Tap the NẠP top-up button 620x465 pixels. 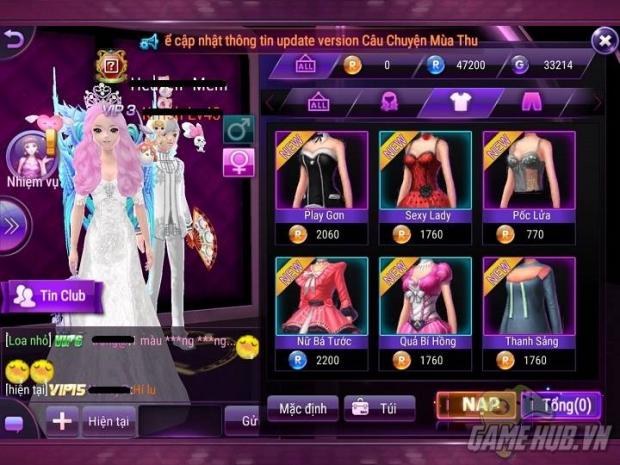[x=475, y=406]
